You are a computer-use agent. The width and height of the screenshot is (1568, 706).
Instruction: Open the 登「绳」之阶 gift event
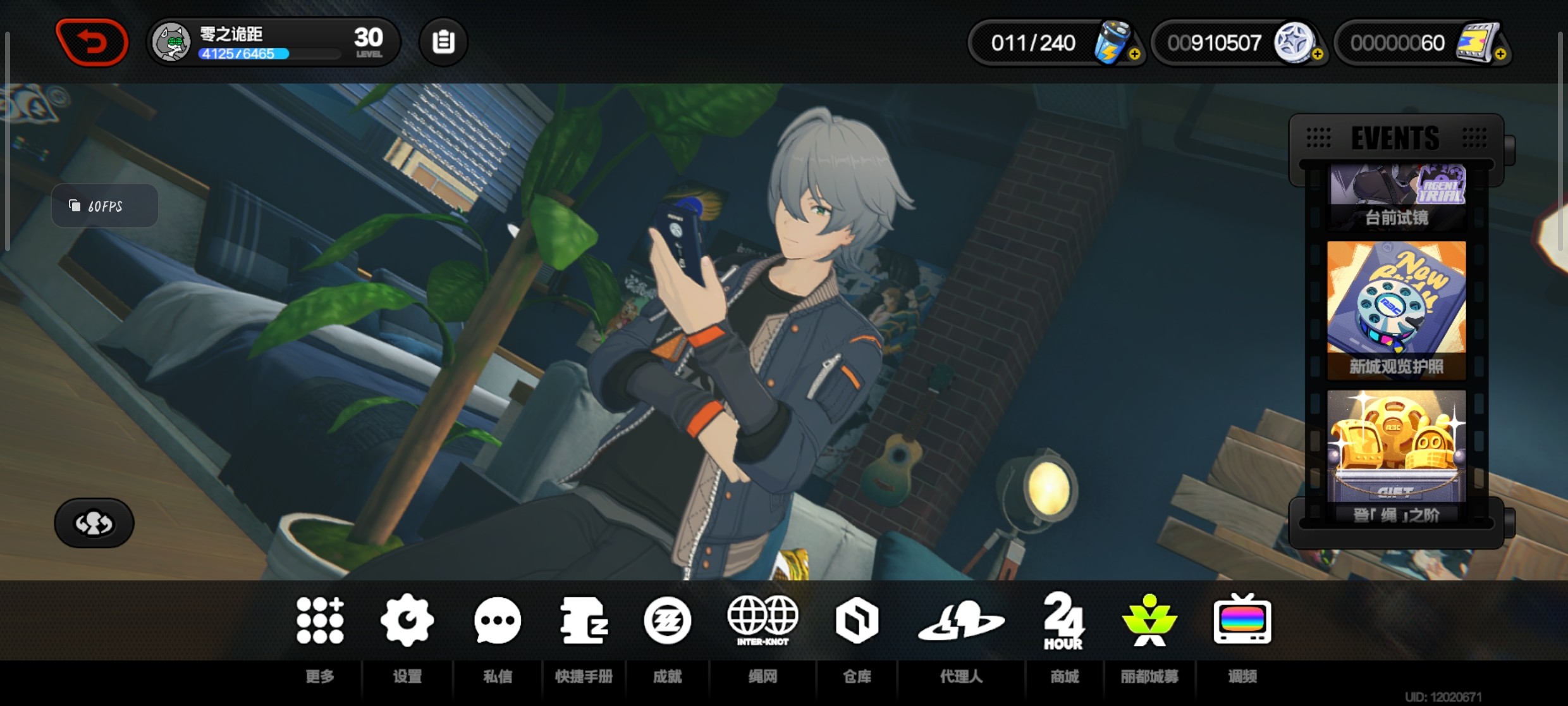click(1397, 455)
